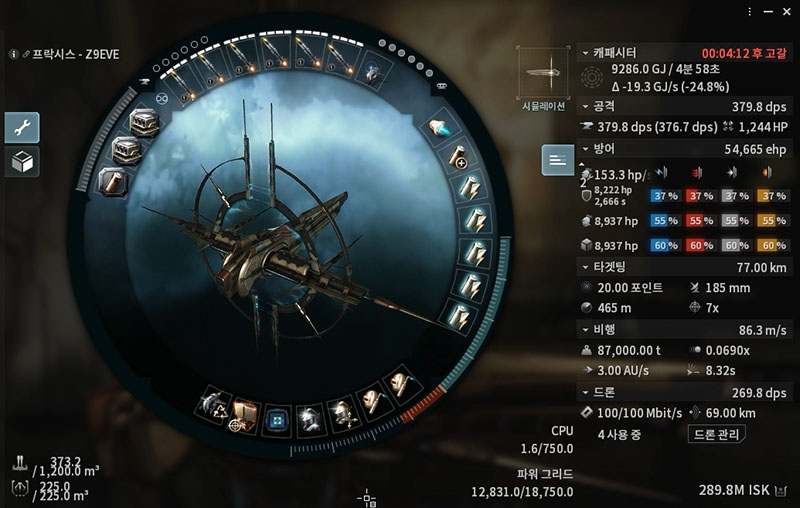This screenshot has width=800, height=508.
Task: Select the wrench fitting tab
Action: click(x=22, y=127)
